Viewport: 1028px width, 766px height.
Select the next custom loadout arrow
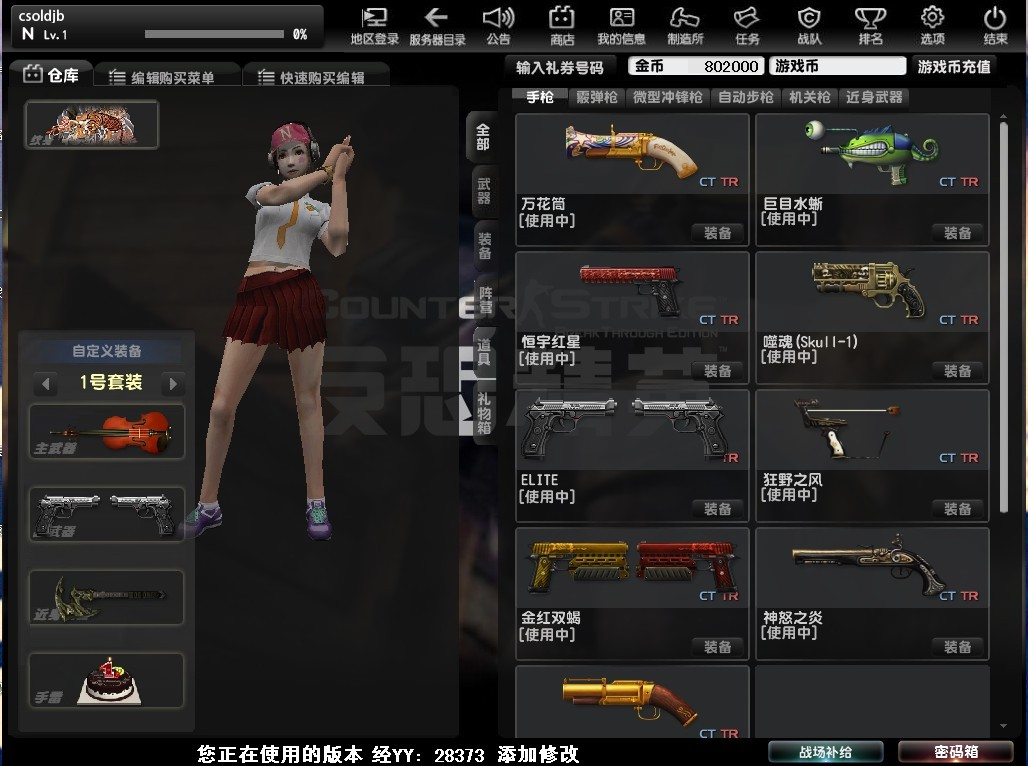(x=173, y=383)
